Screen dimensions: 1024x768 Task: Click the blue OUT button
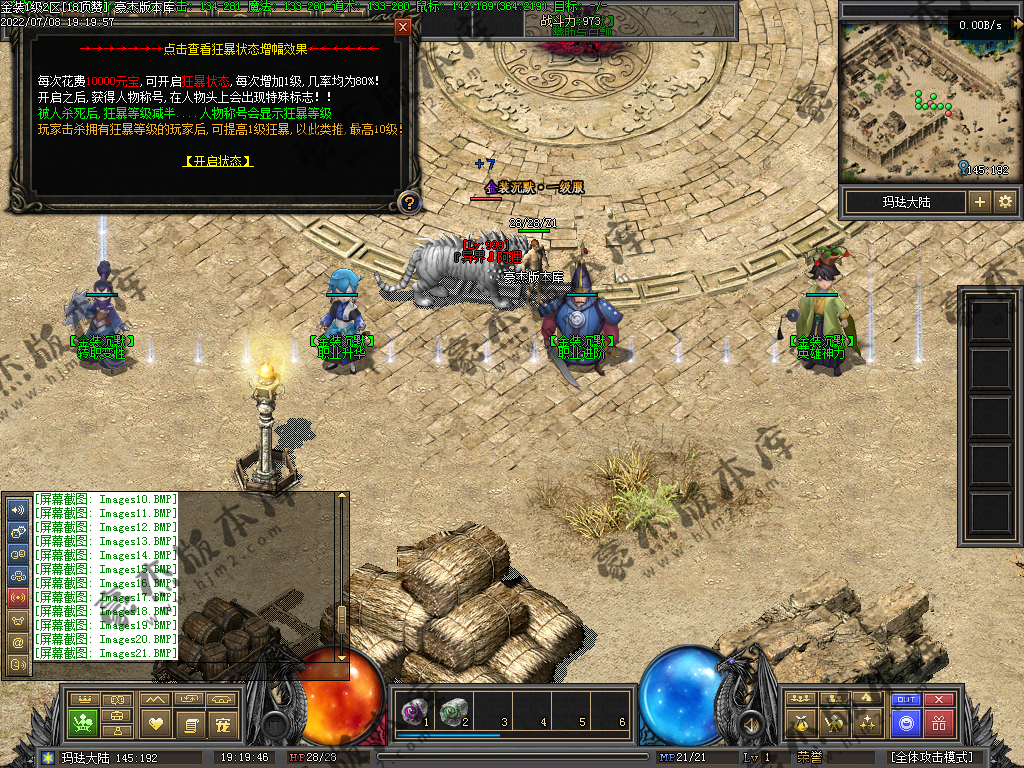906,700
